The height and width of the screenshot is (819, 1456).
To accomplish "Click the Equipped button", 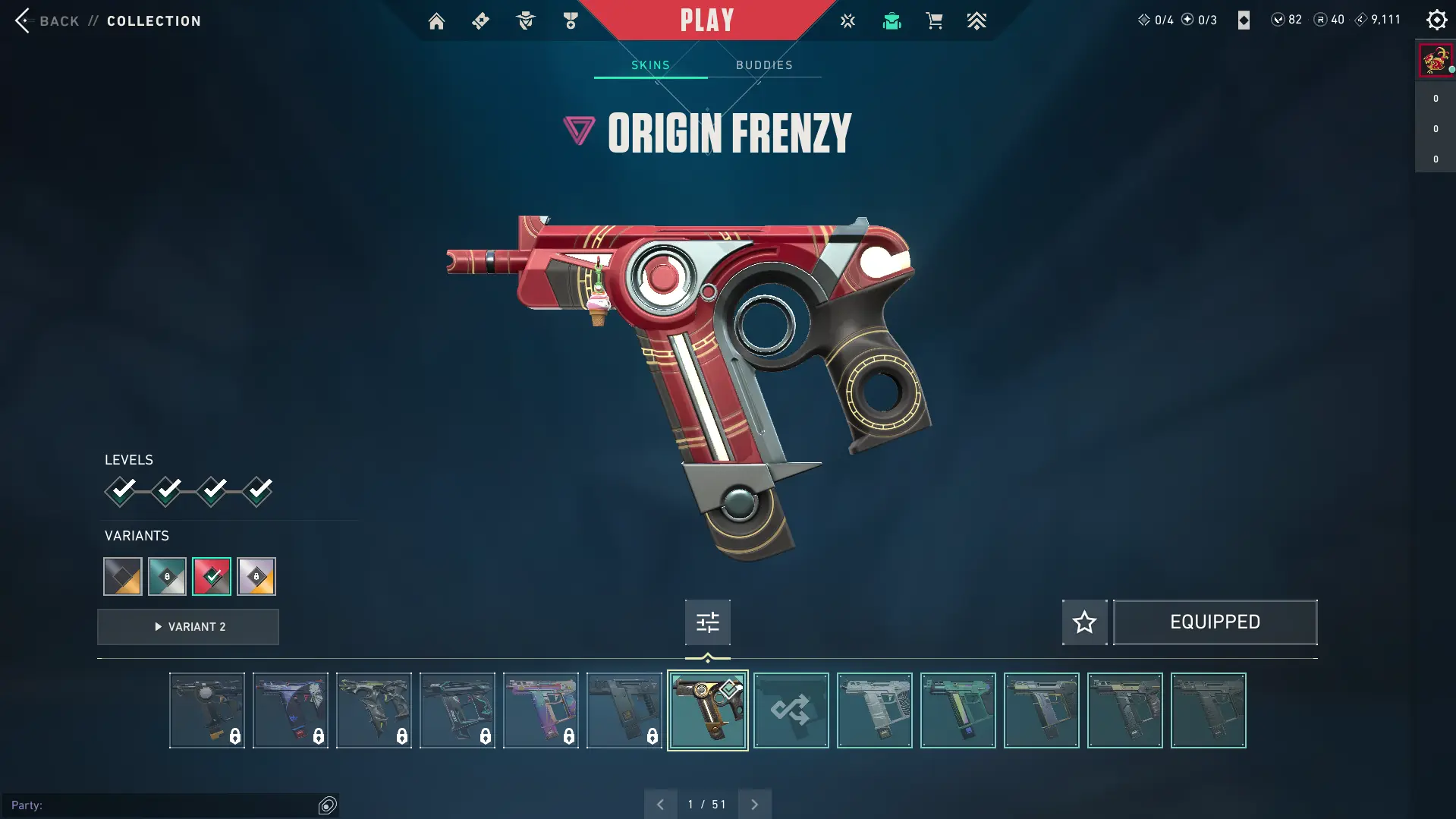I will click(1215, 622).
